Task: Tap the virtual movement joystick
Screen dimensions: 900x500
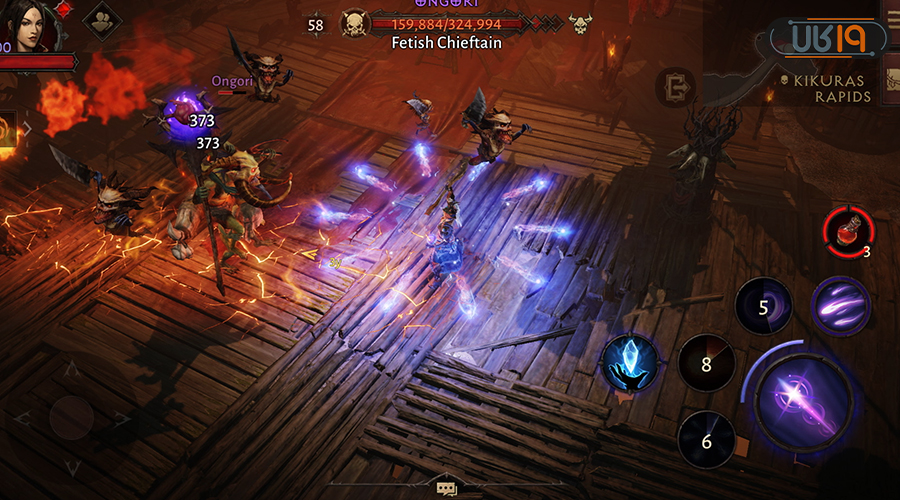Action: (x=72, y=418)
